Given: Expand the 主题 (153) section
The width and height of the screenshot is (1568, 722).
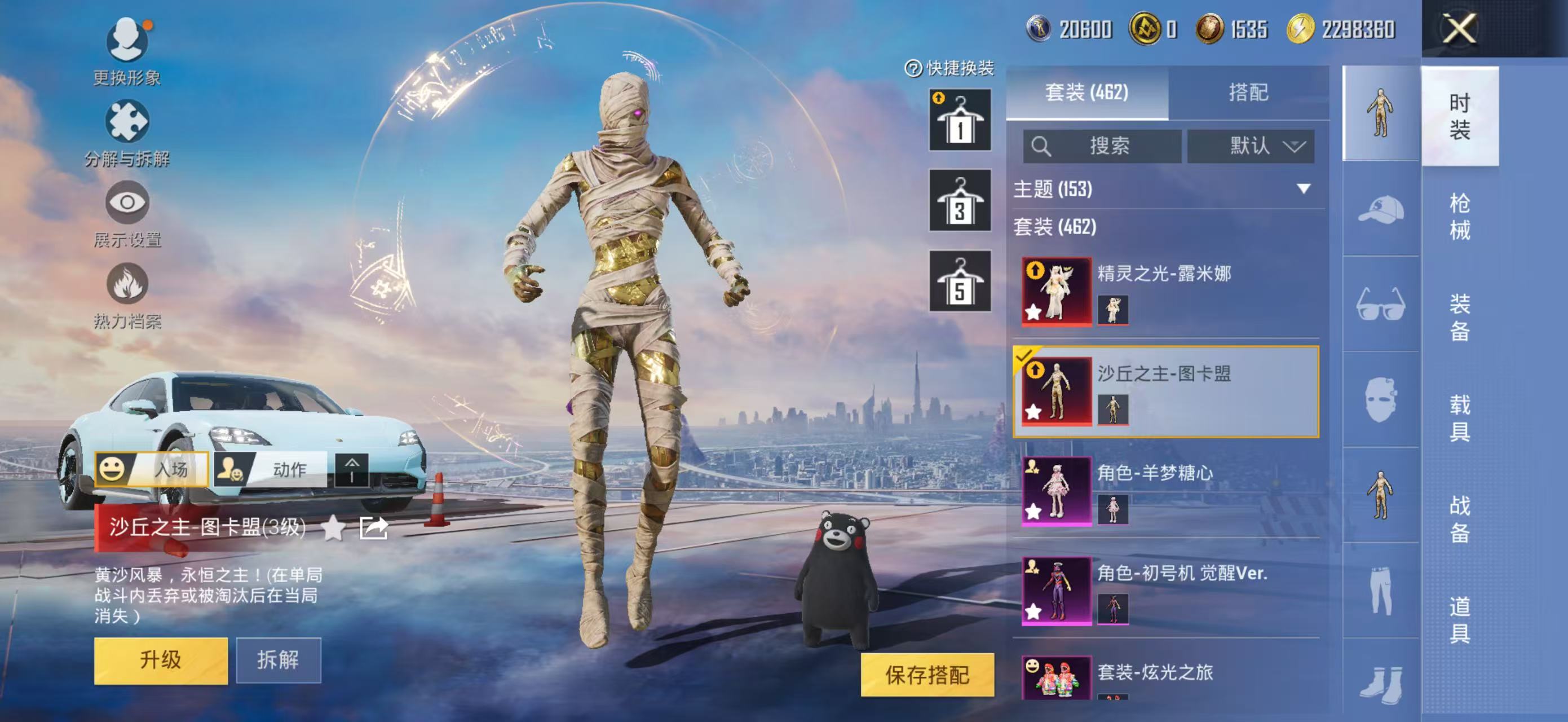Looking at the screenshot, I should click(1303, 190).
